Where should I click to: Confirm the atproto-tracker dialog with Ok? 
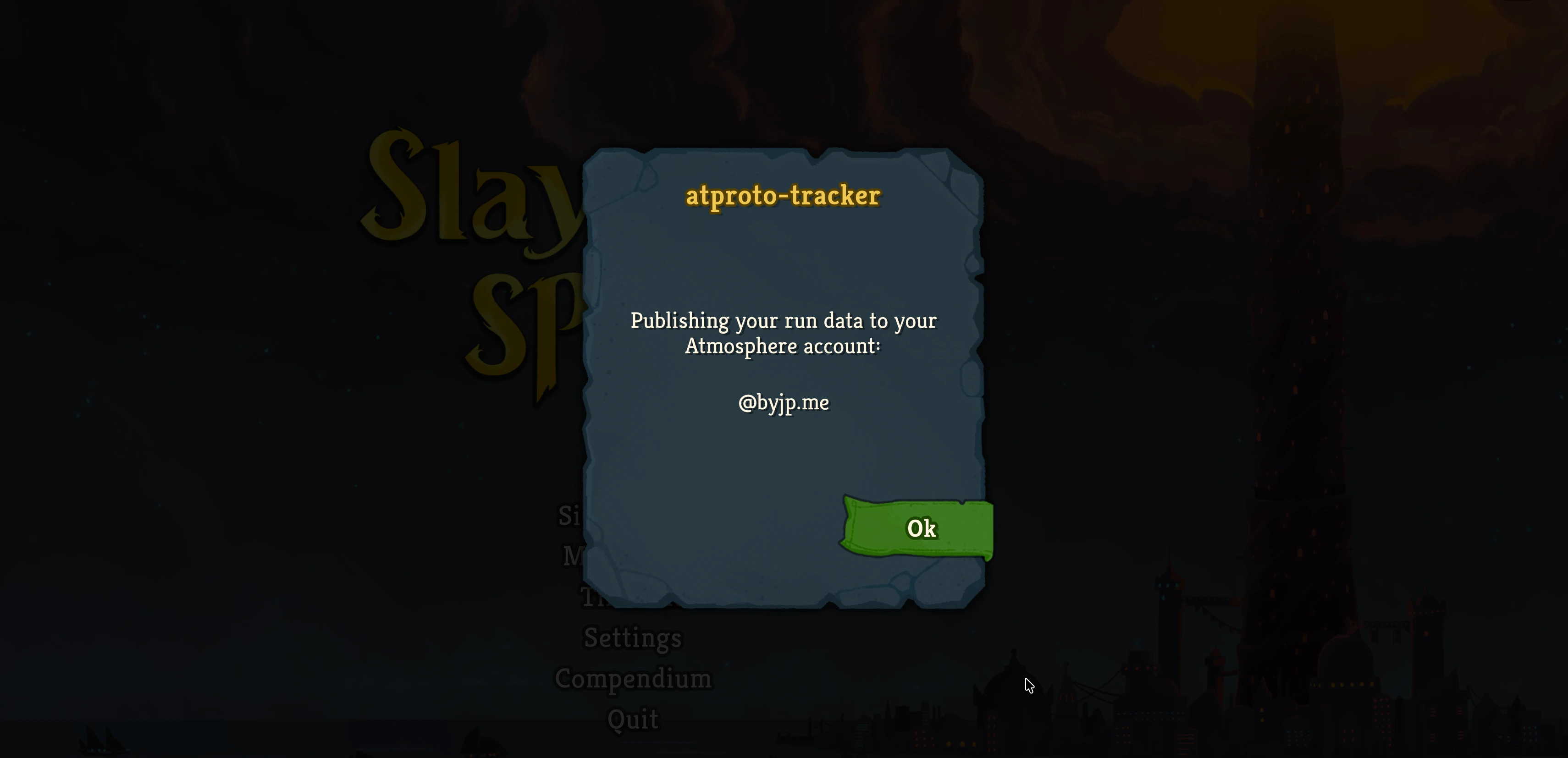pyautogui.click(x=920, y=528)
